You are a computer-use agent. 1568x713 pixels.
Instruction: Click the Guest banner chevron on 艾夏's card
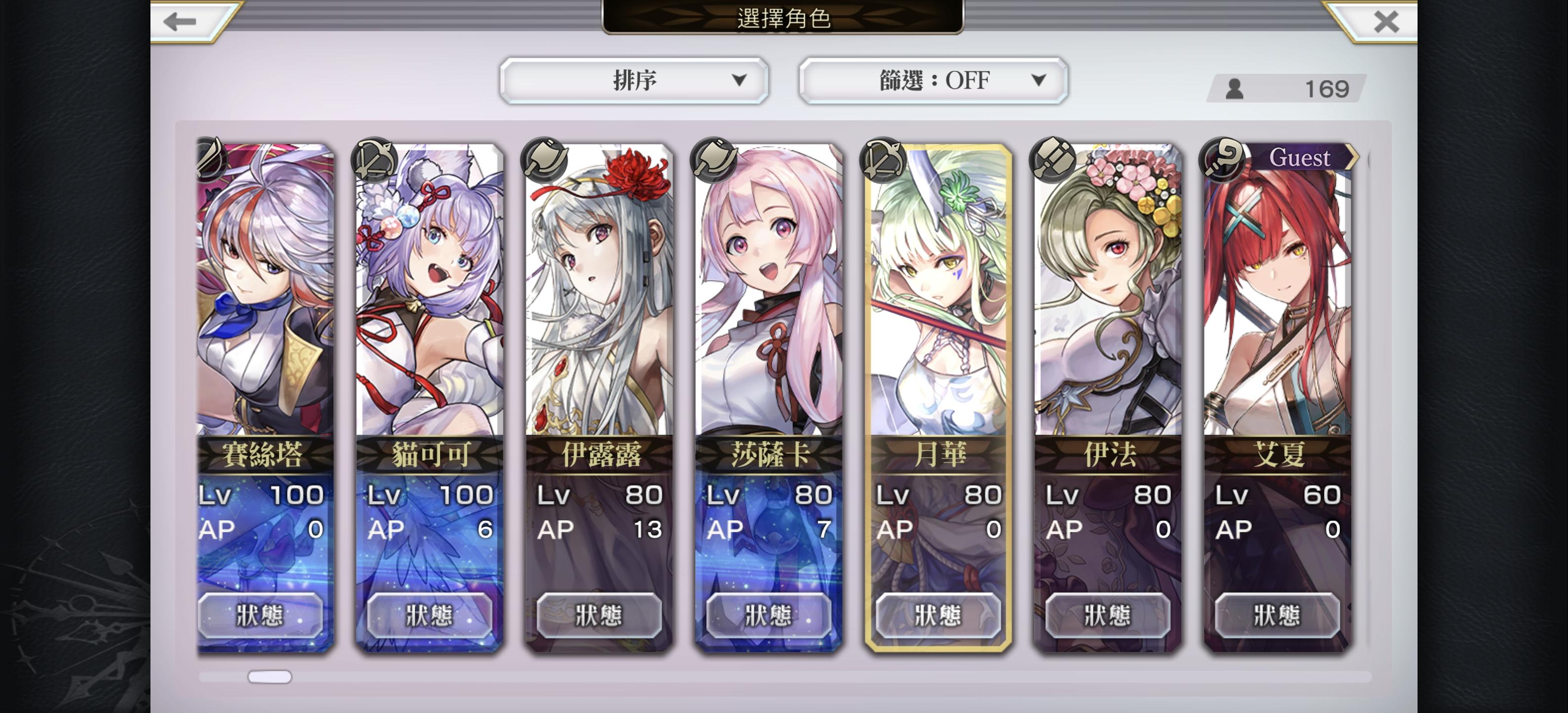(1354, 157)
